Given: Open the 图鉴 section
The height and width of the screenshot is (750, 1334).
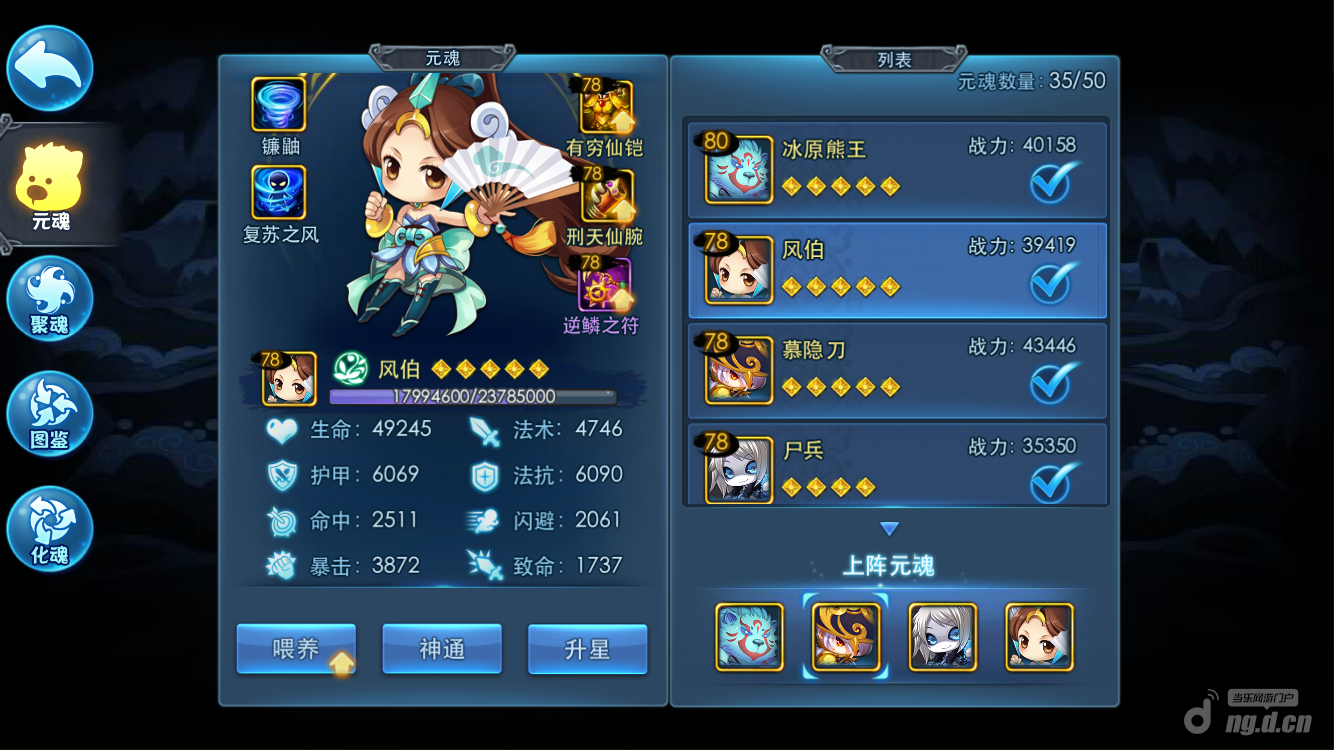Looking at the screenshot, I should pos(50,414).
